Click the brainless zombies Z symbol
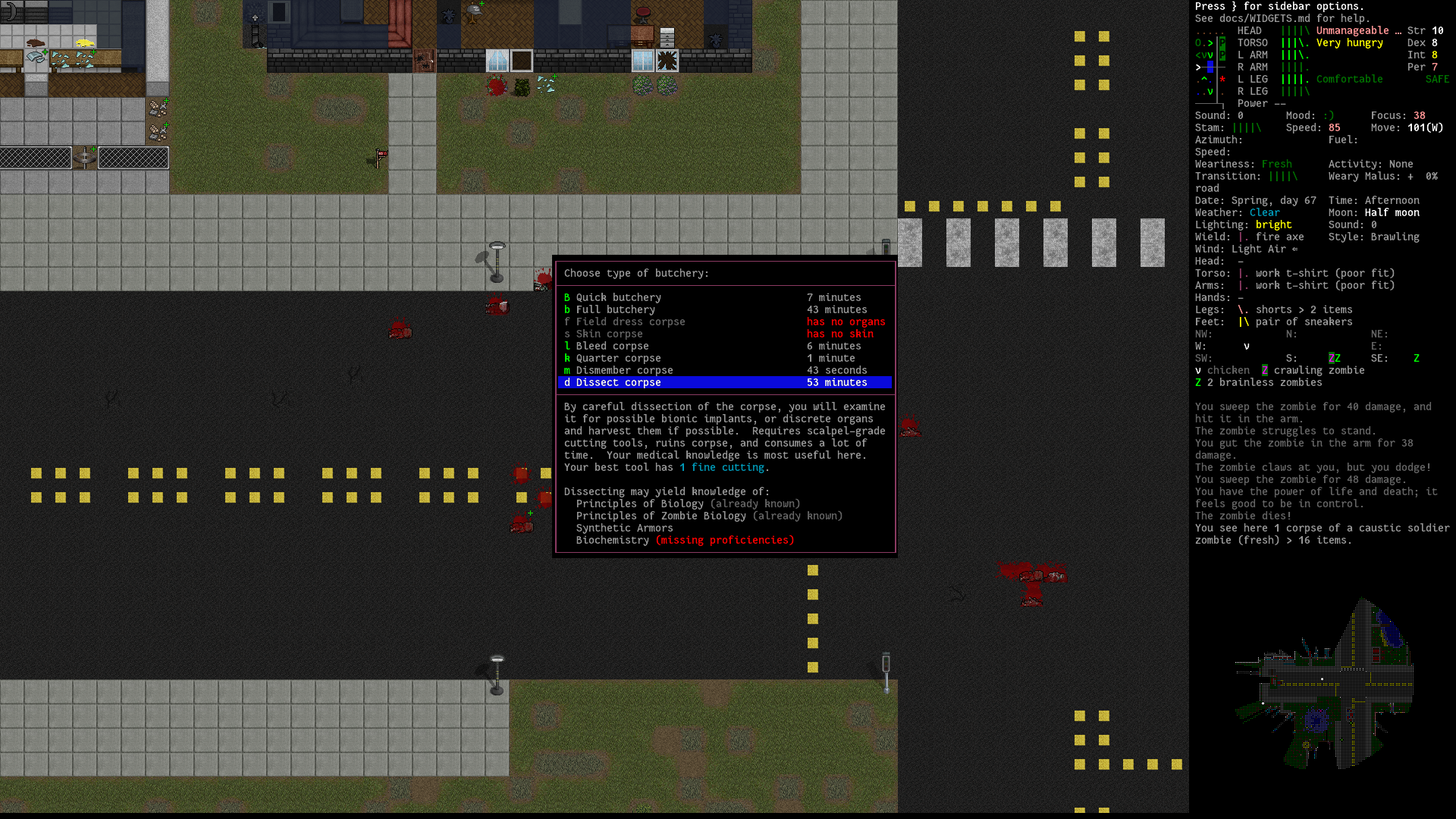Image resolution: width=1456 pixels, height=819 pixels. (x=1197, y=383)
